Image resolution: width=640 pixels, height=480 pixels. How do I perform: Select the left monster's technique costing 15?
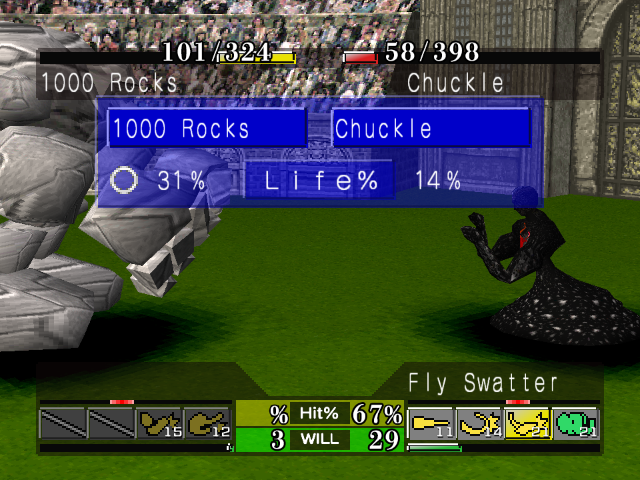point(158,424)
